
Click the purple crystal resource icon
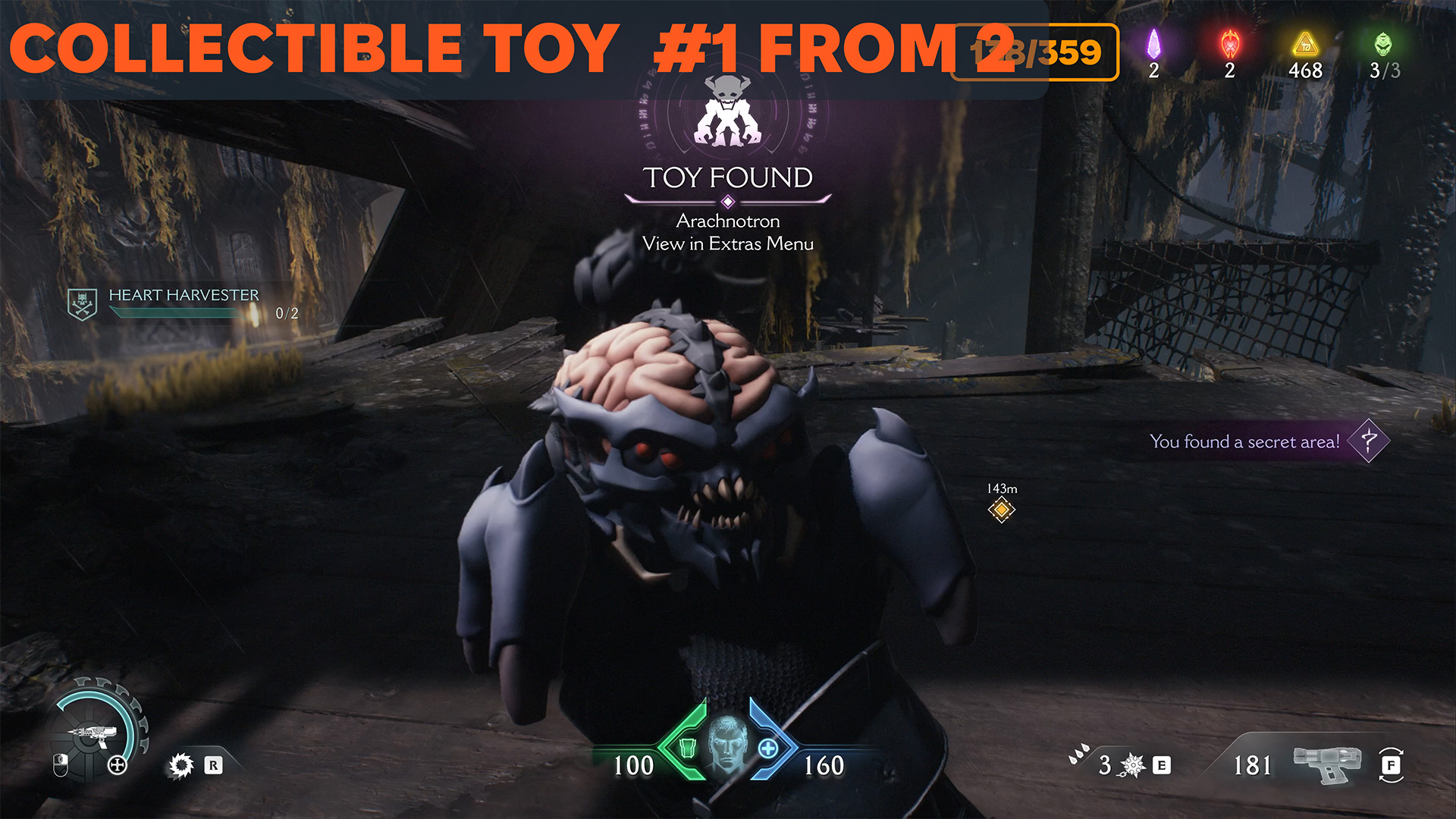[x=1153, y=44]
